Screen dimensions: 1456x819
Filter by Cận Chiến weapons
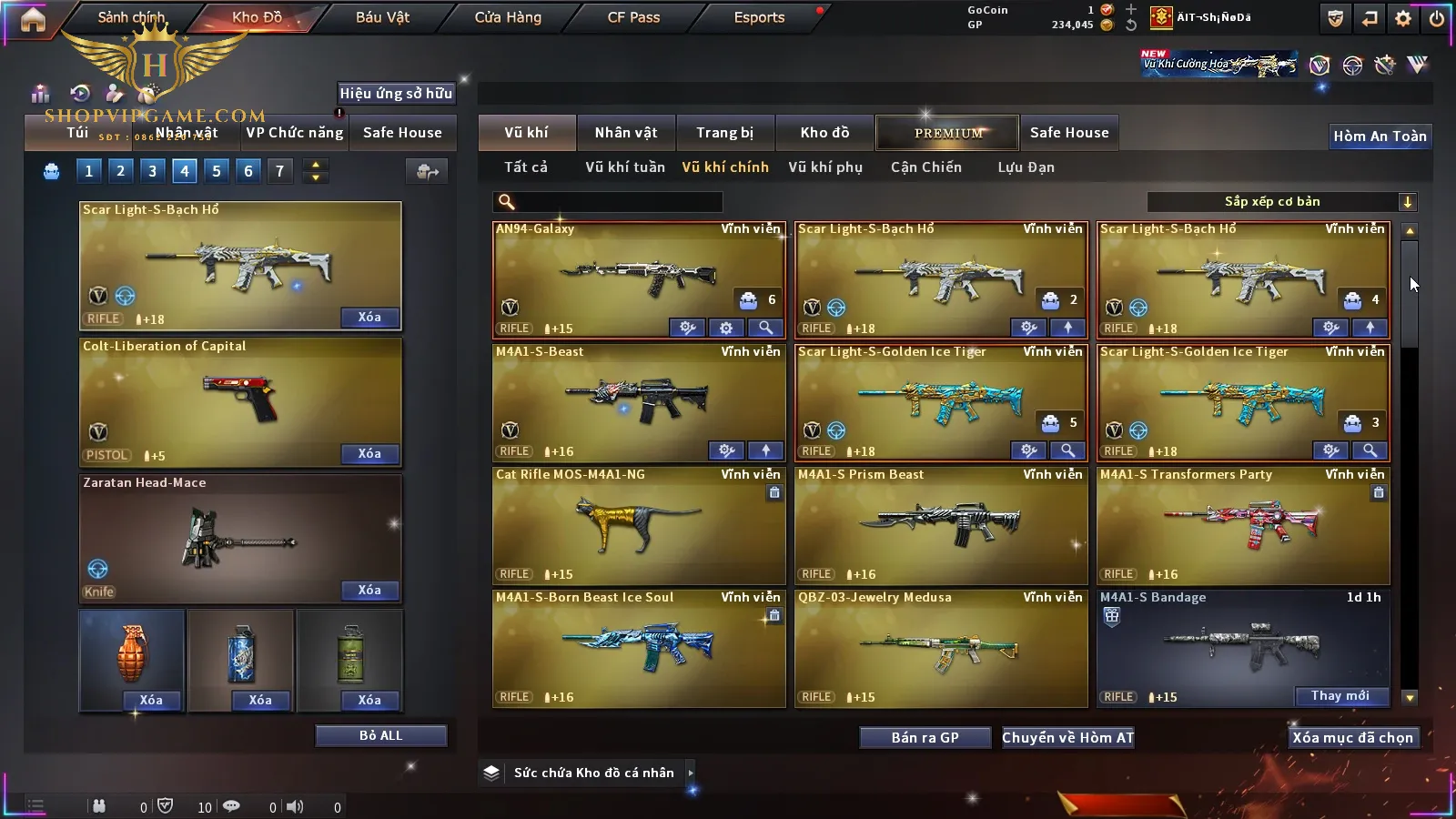coord(925,167)
